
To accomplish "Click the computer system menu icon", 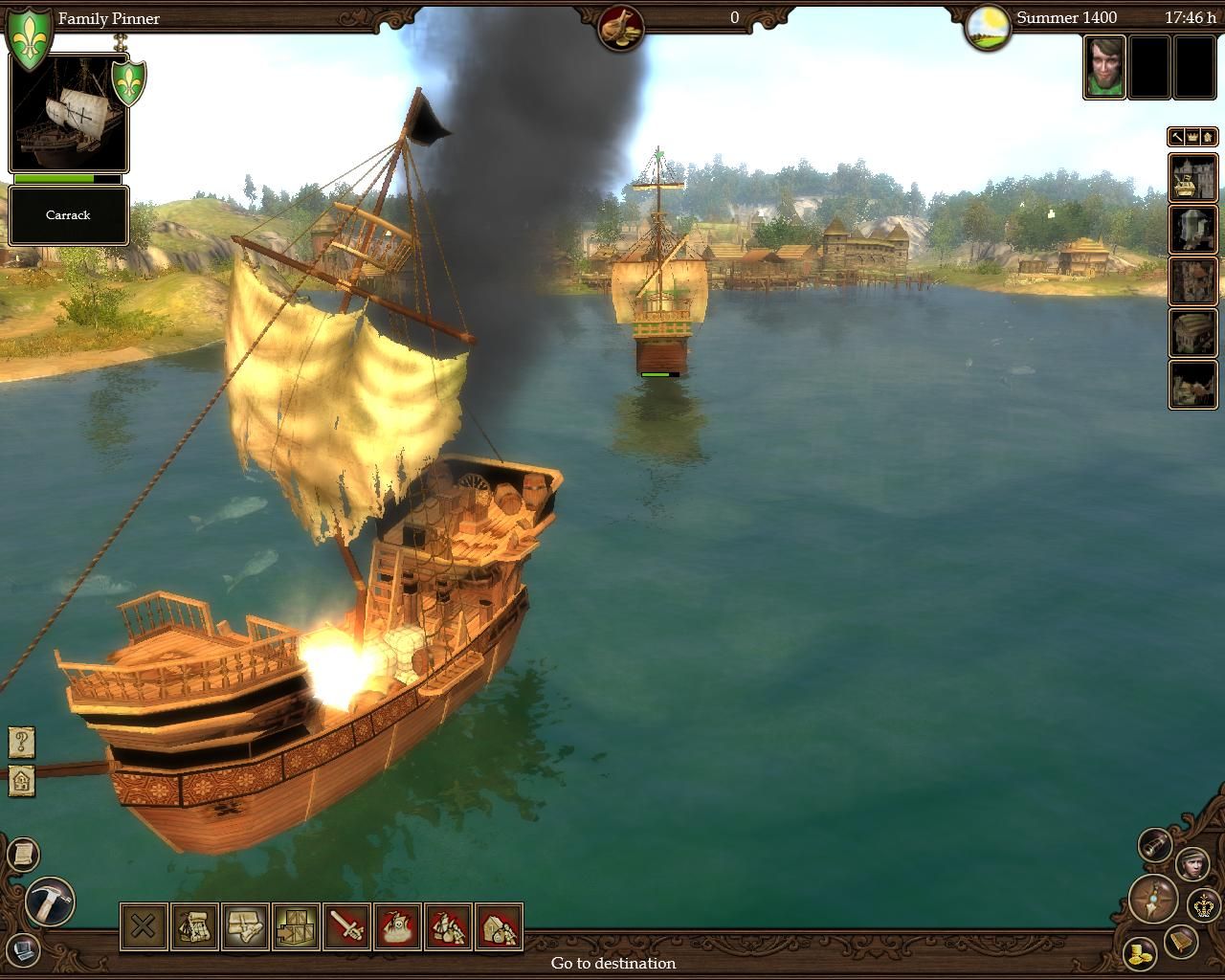I will (22, 950).
